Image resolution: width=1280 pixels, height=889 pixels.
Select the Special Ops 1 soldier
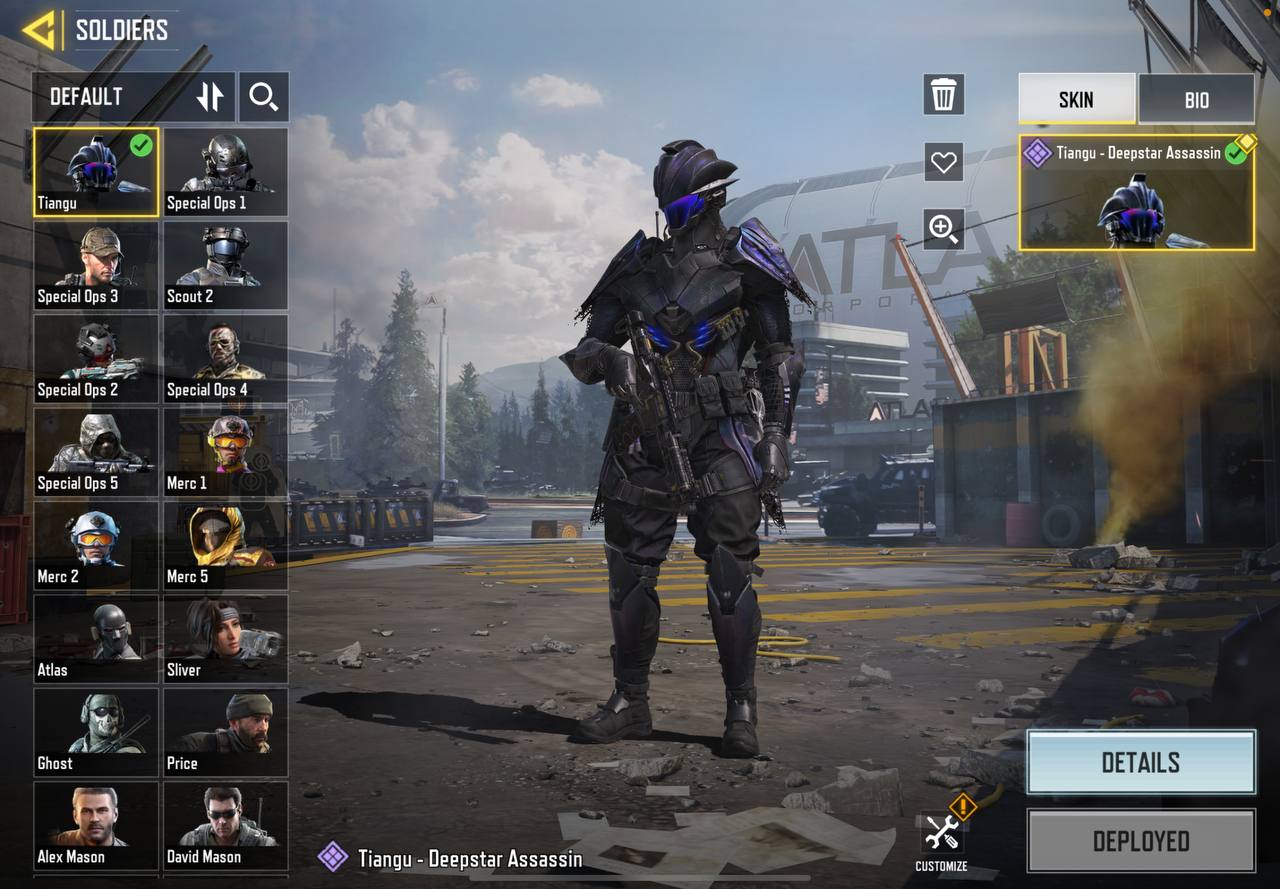(226, 172)
